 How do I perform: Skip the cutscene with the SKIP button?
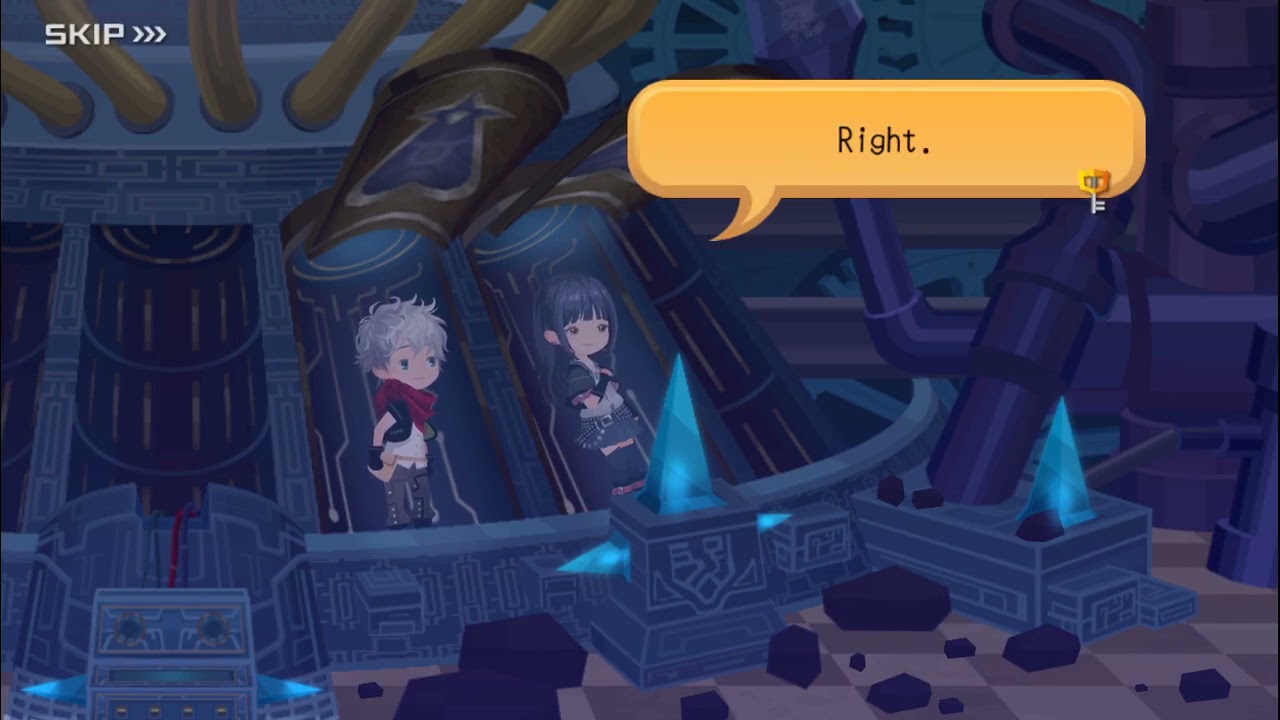[105, 35]
